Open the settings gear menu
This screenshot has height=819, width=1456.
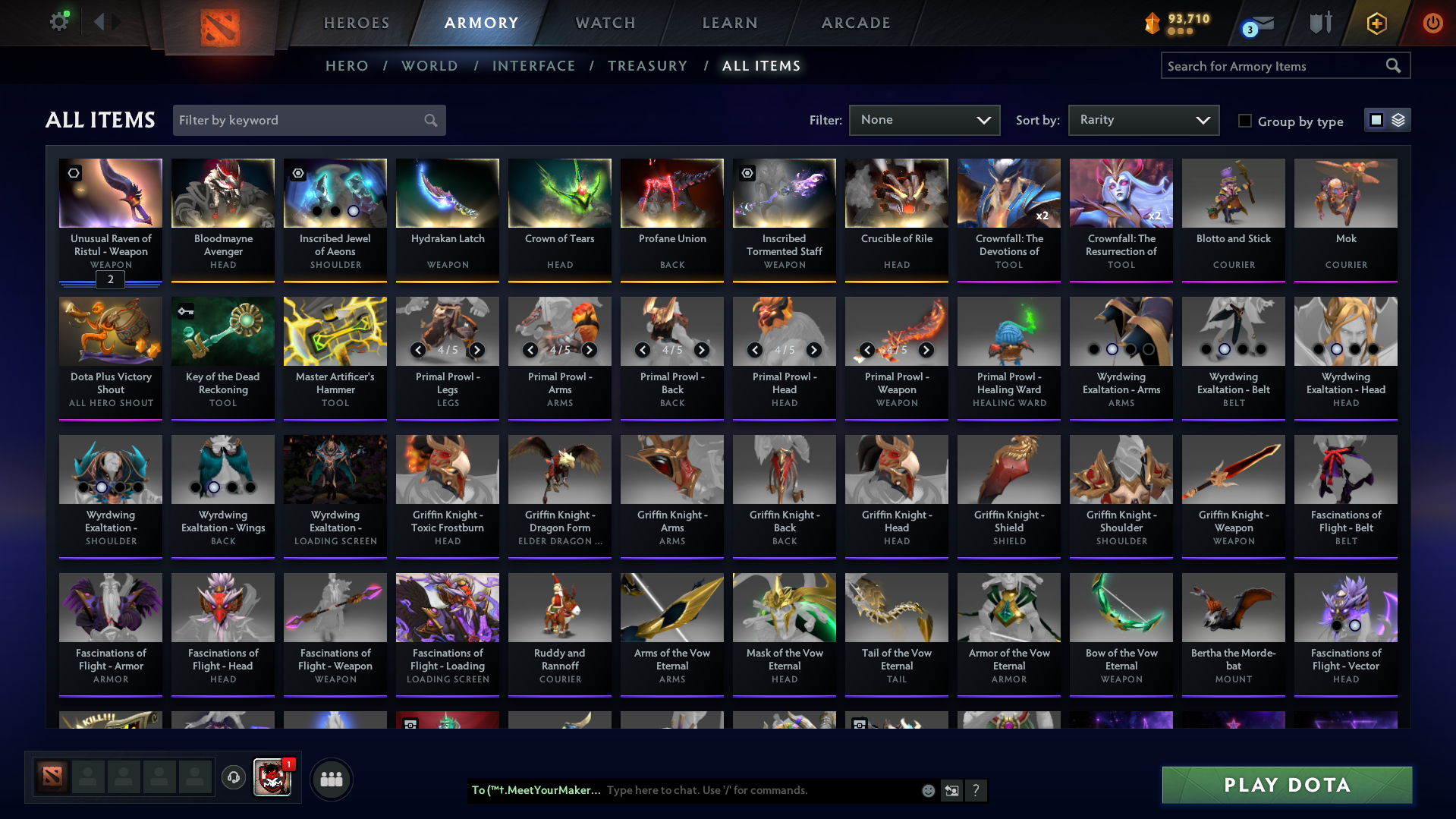click(59, 22)
